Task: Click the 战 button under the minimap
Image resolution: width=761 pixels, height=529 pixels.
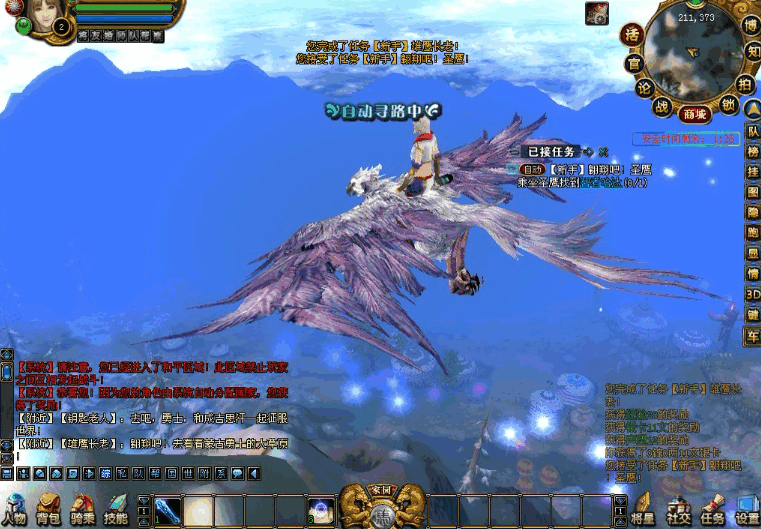Action: pyautogui.click(x=661, y=104)
